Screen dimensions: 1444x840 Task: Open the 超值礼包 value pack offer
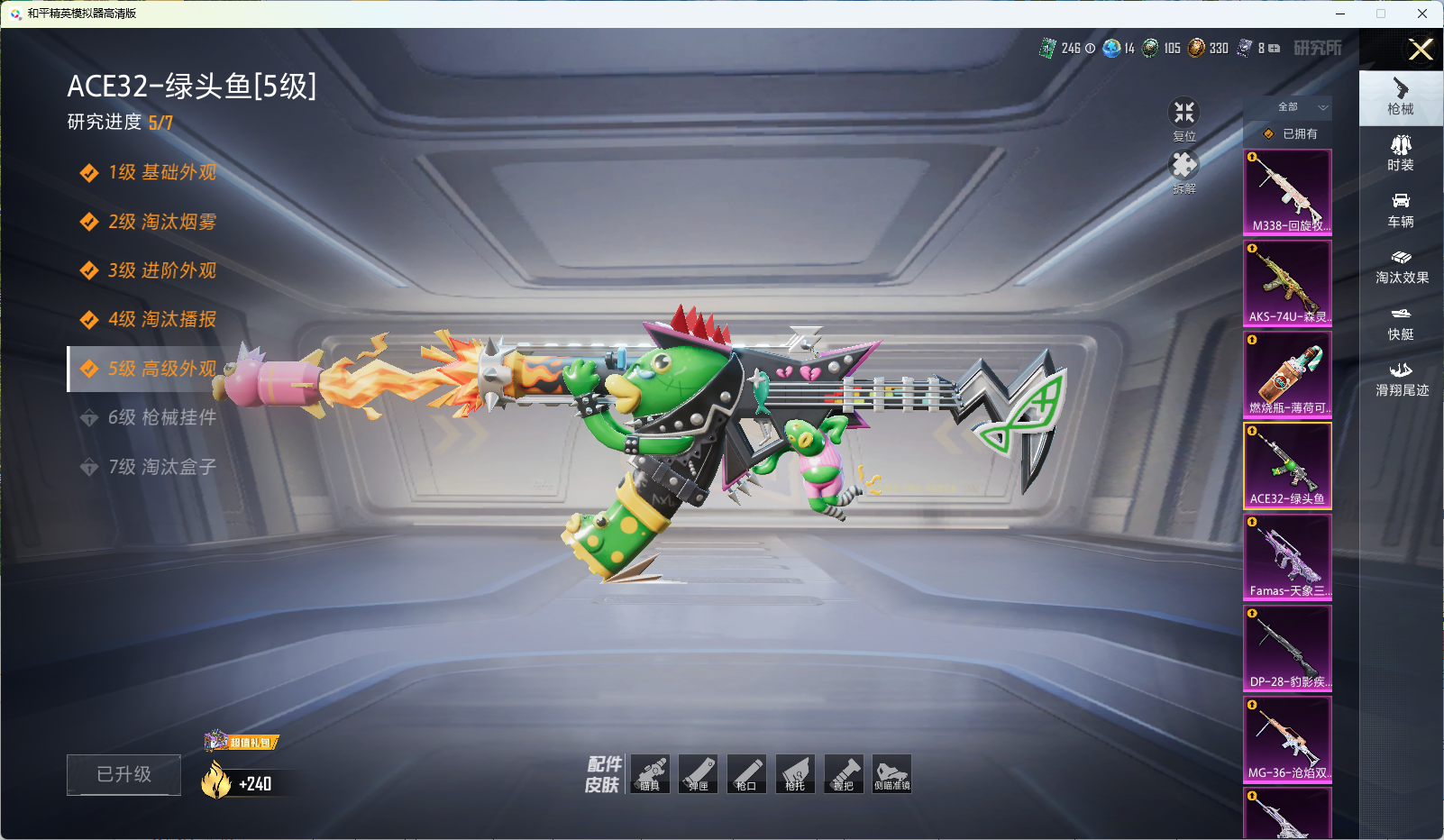[242, 742]
